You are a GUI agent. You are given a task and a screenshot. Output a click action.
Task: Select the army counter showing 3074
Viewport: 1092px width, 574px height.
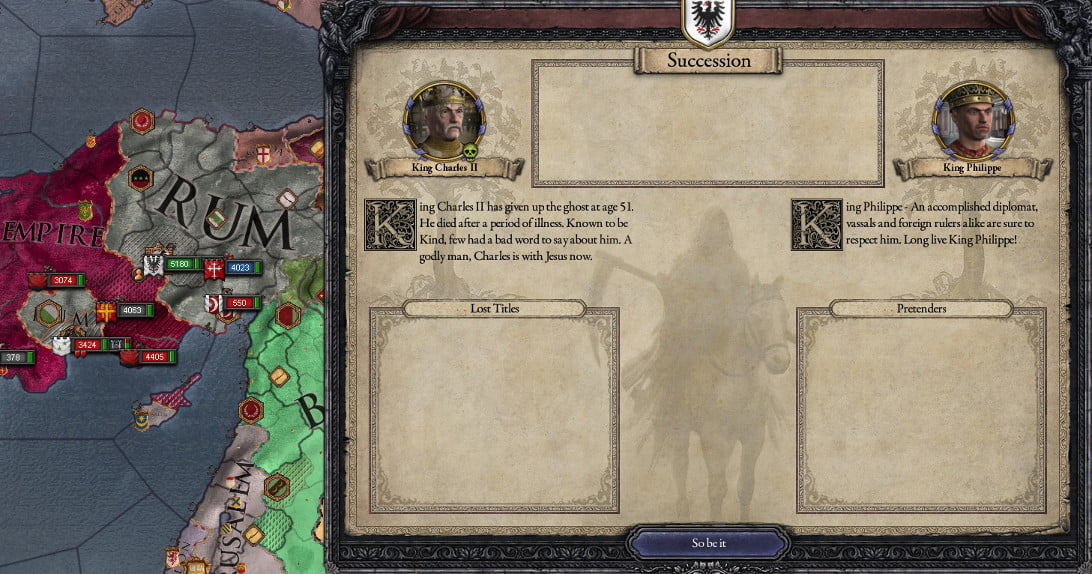[62, 280]
